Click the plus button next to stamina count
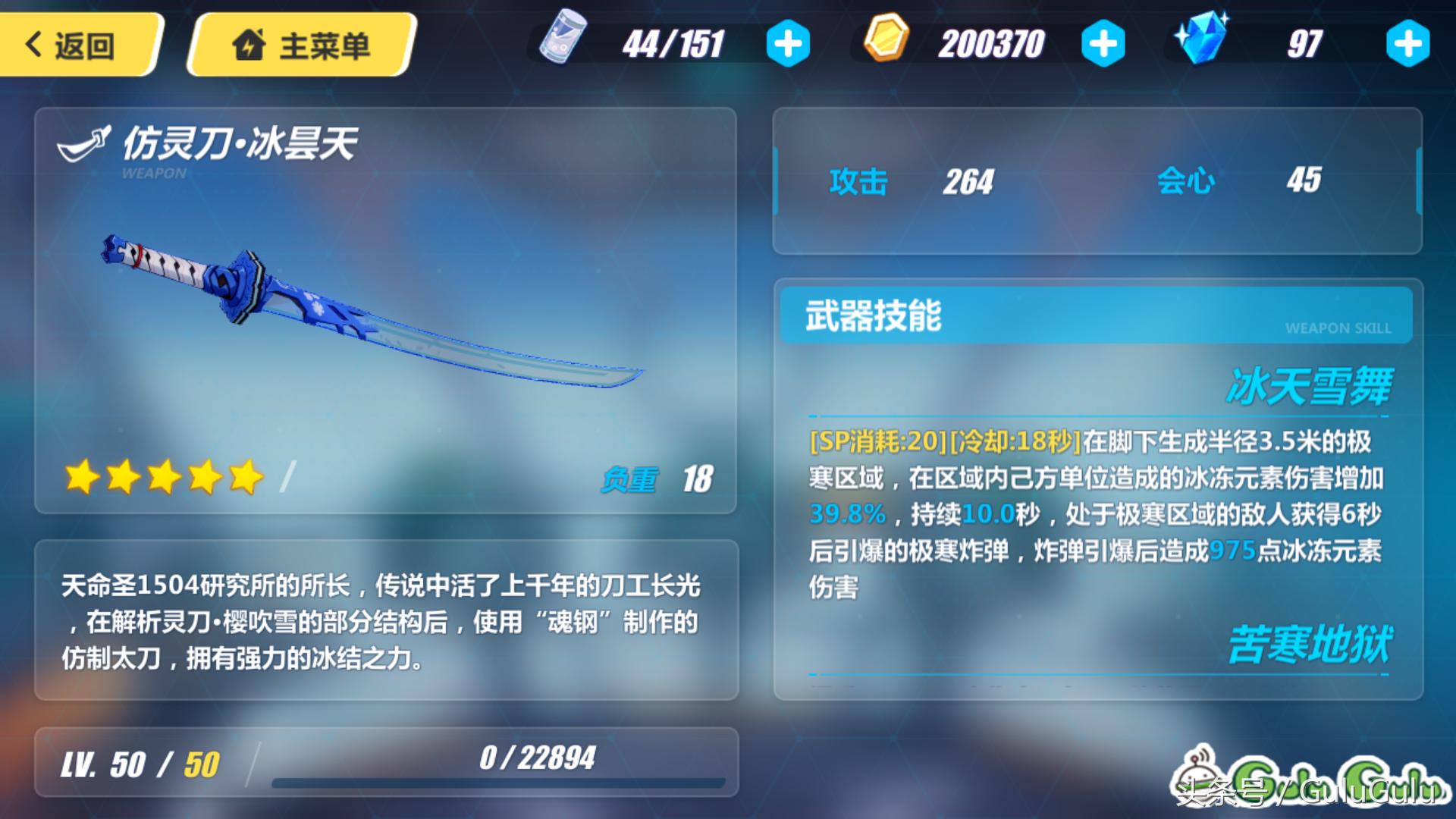 789,44
